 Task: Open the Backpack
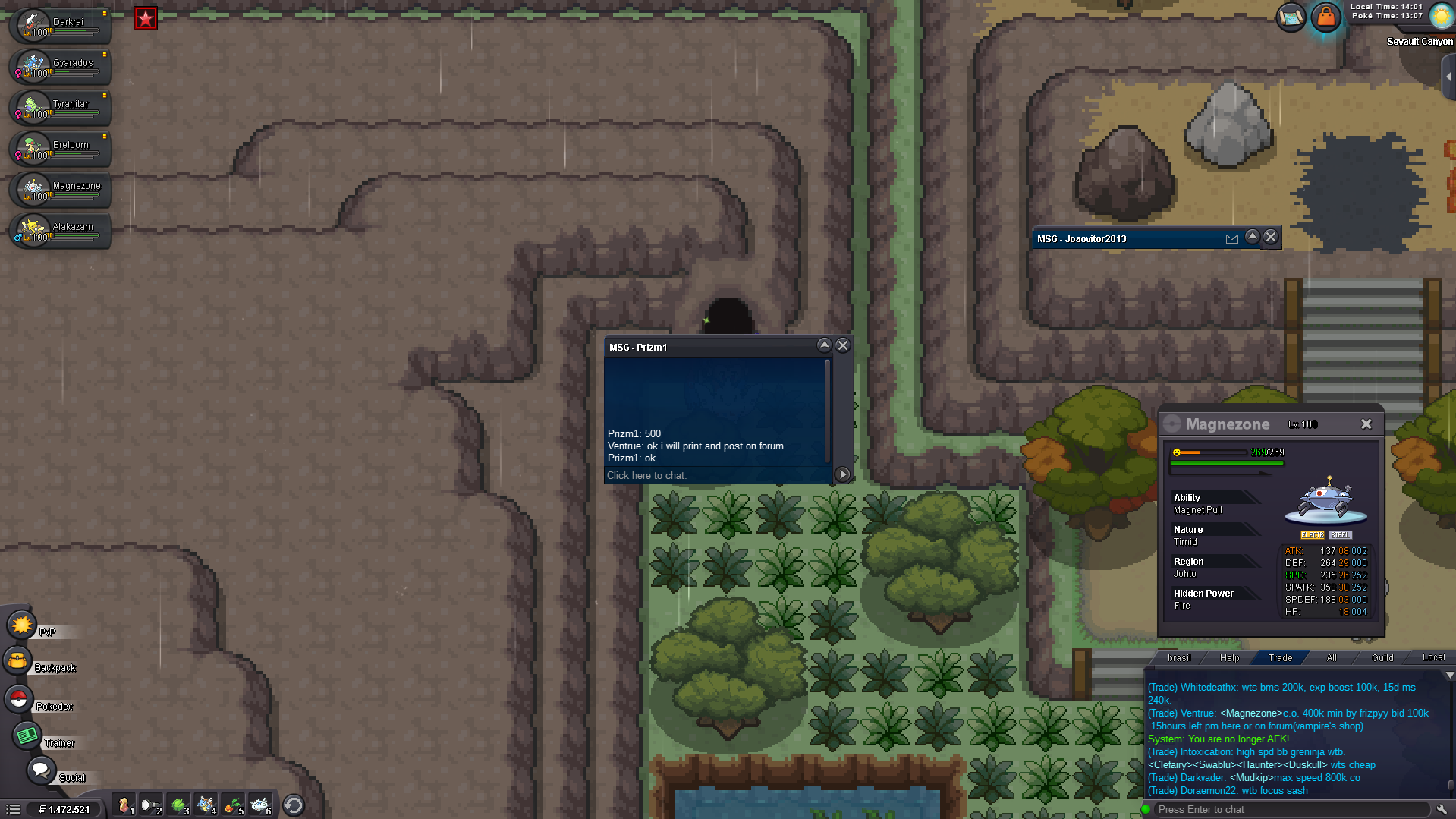coord(17,661)
